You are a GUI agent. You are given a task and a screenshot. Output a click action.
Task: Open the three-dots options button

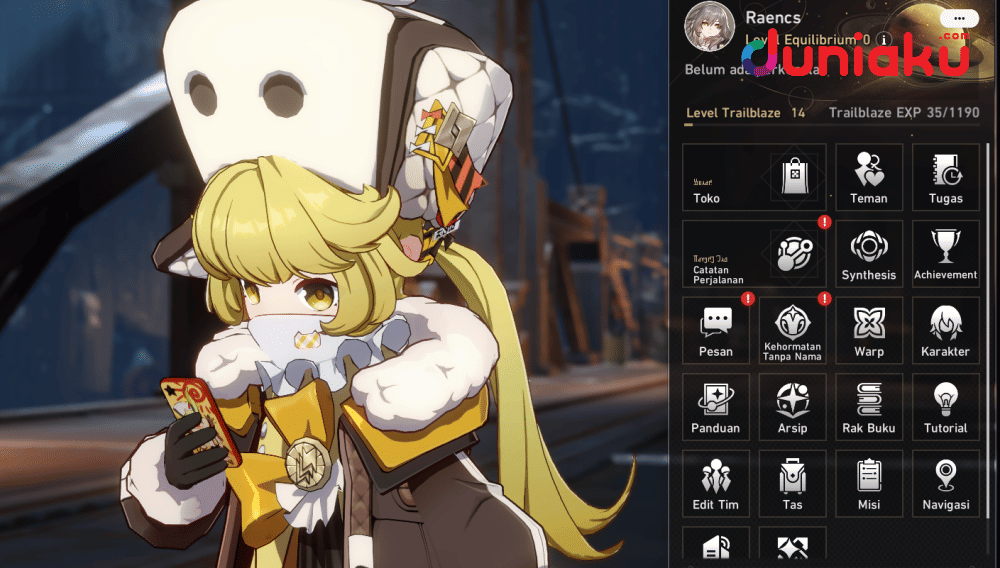(965, 18)
